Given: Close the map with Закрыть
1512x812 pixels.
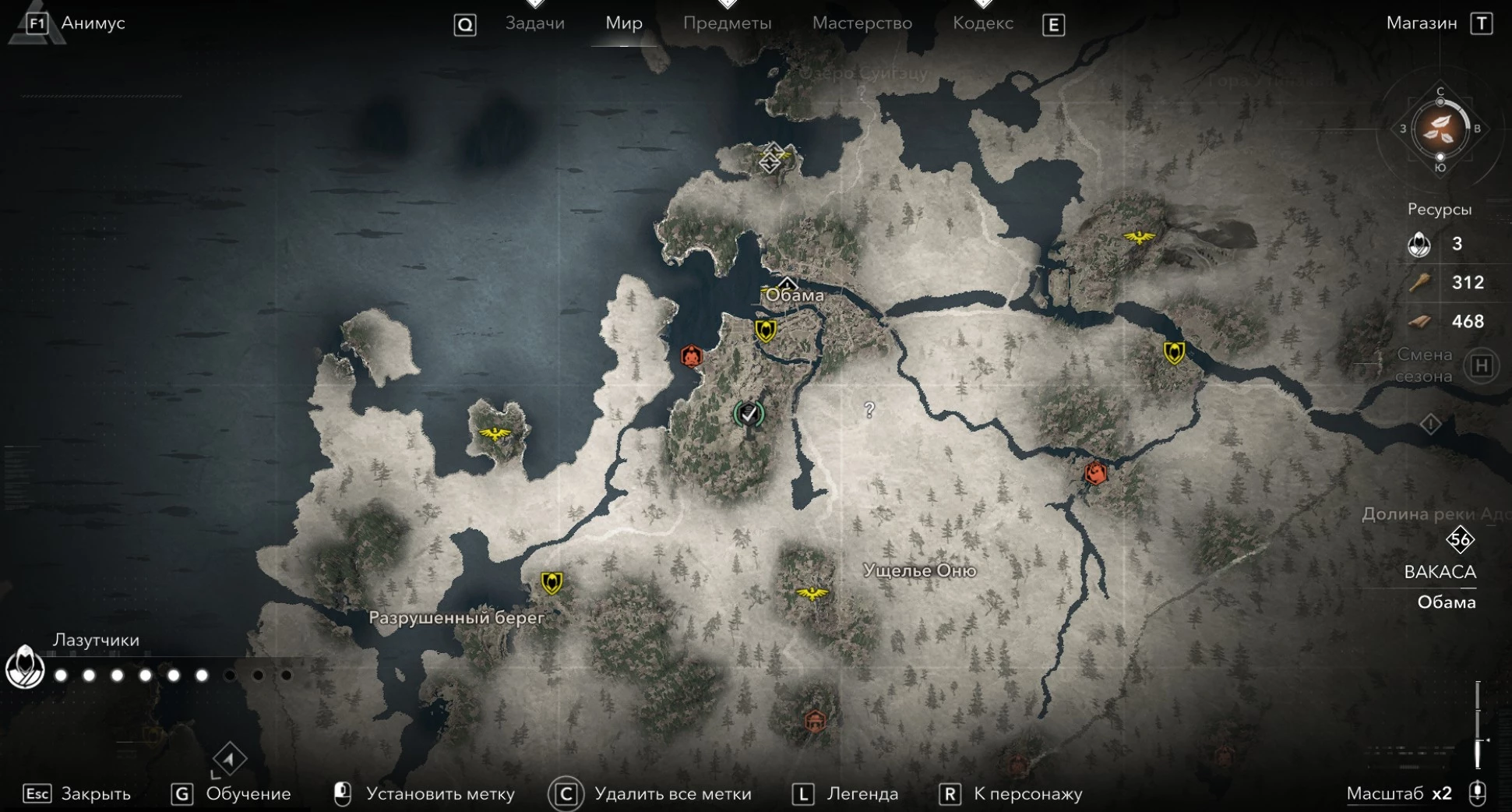Looking at the screenshot, I should (95, 793).
